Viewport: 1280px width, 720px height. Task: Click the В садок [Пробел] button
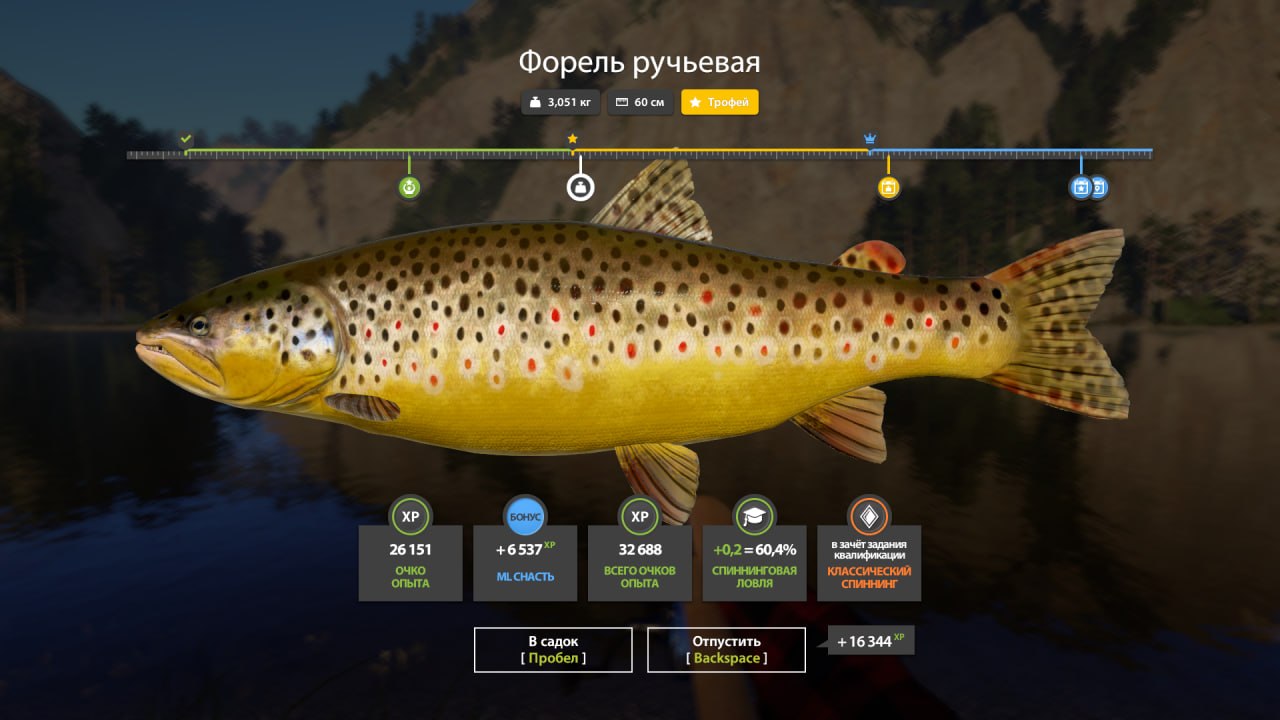coord(552,649)
